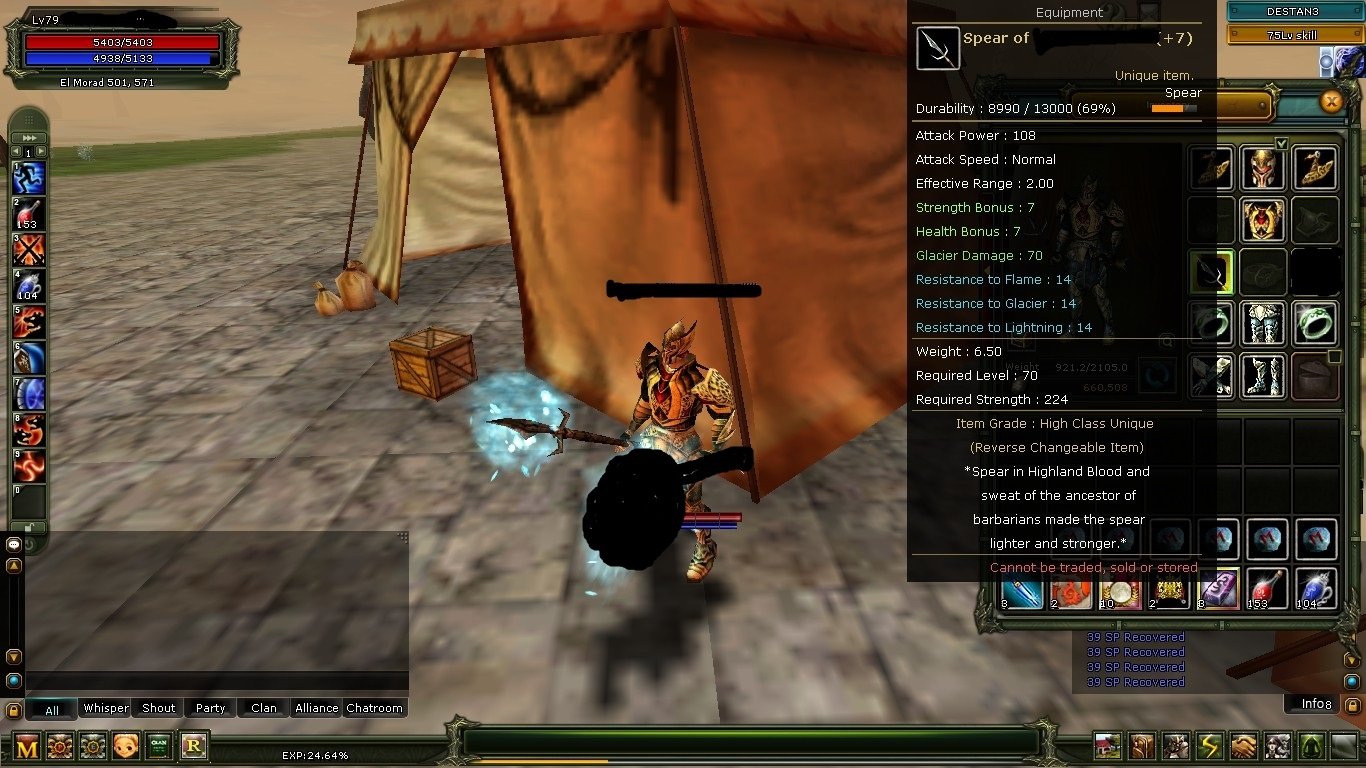The width and height of the screenshot is (1366, 768).
Task: Switch chat to the Whisper tab
Action: (105, 708)
